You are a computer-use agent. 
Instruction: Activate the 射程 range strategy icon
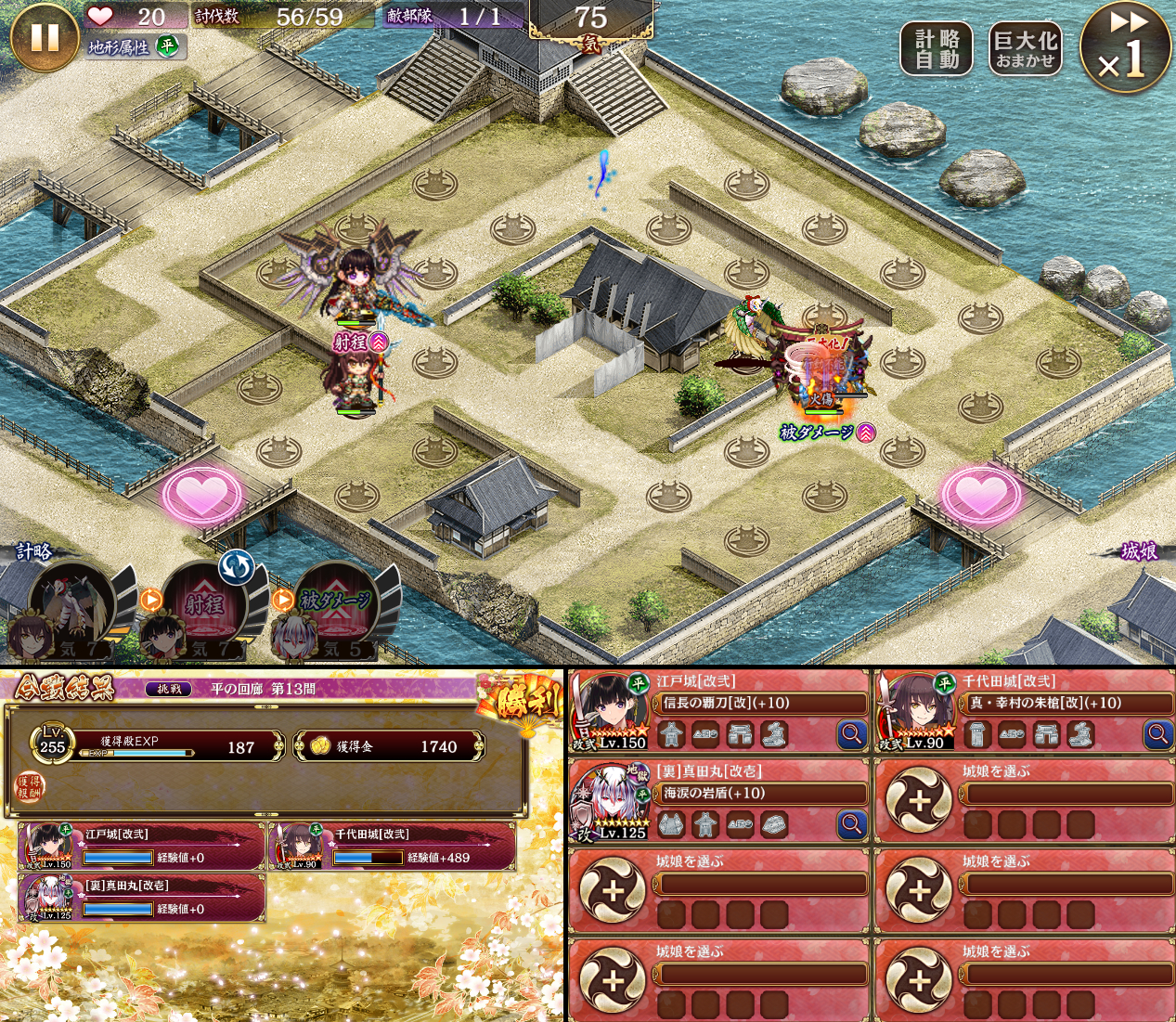click(x=205, y=605)
